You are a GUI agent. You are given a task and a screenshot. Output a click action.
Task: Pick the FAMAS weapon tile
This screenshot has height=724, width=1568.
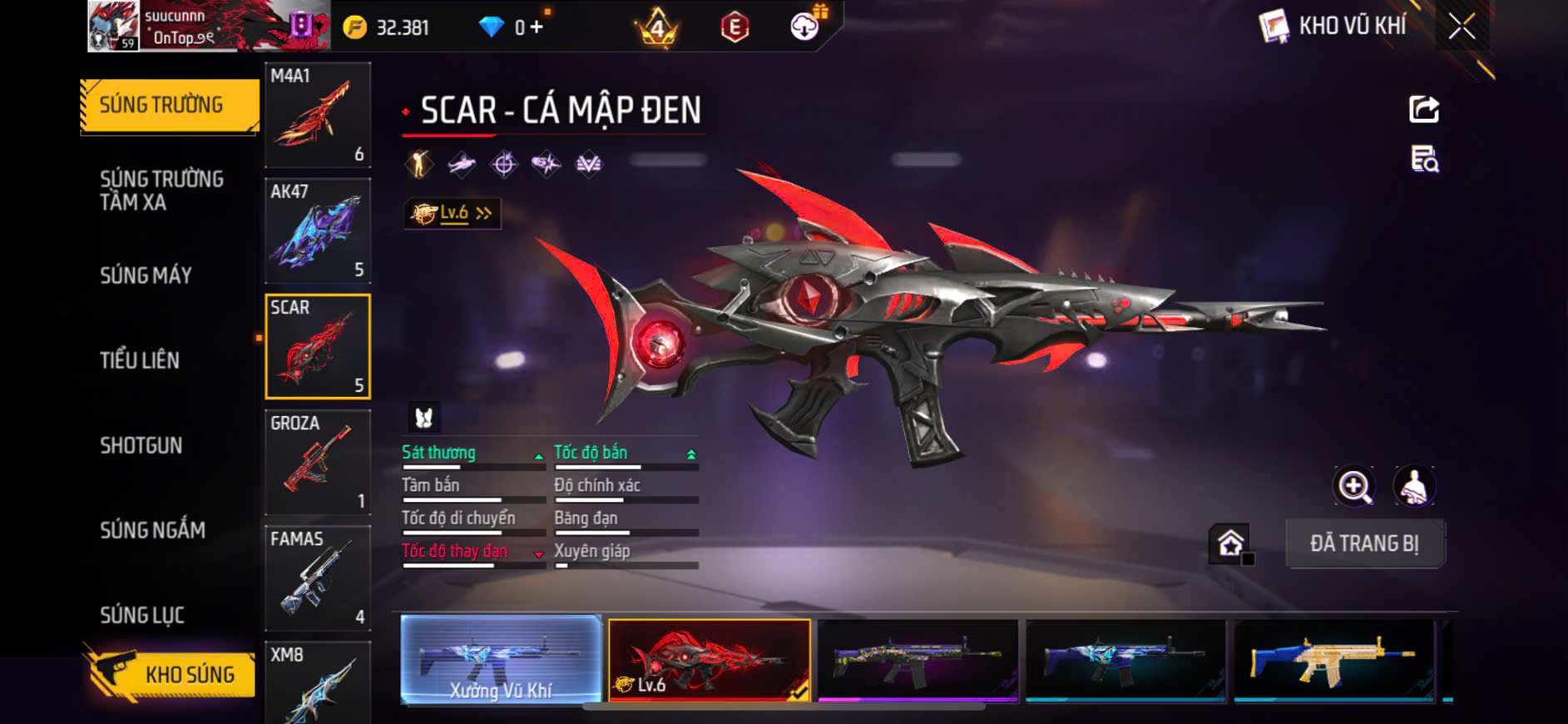point(318,578)
